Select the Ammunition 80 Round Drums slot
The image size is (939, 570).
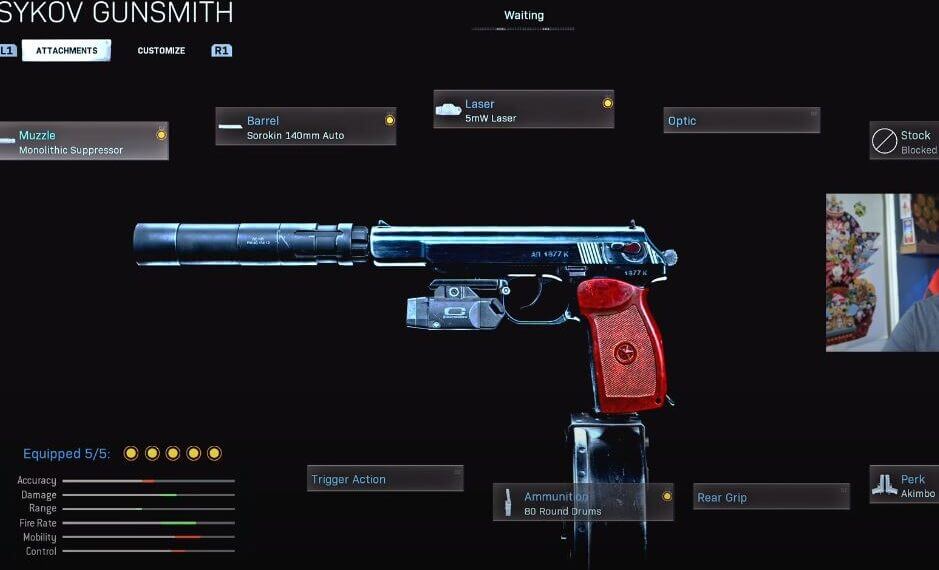[x=583, y=503]
